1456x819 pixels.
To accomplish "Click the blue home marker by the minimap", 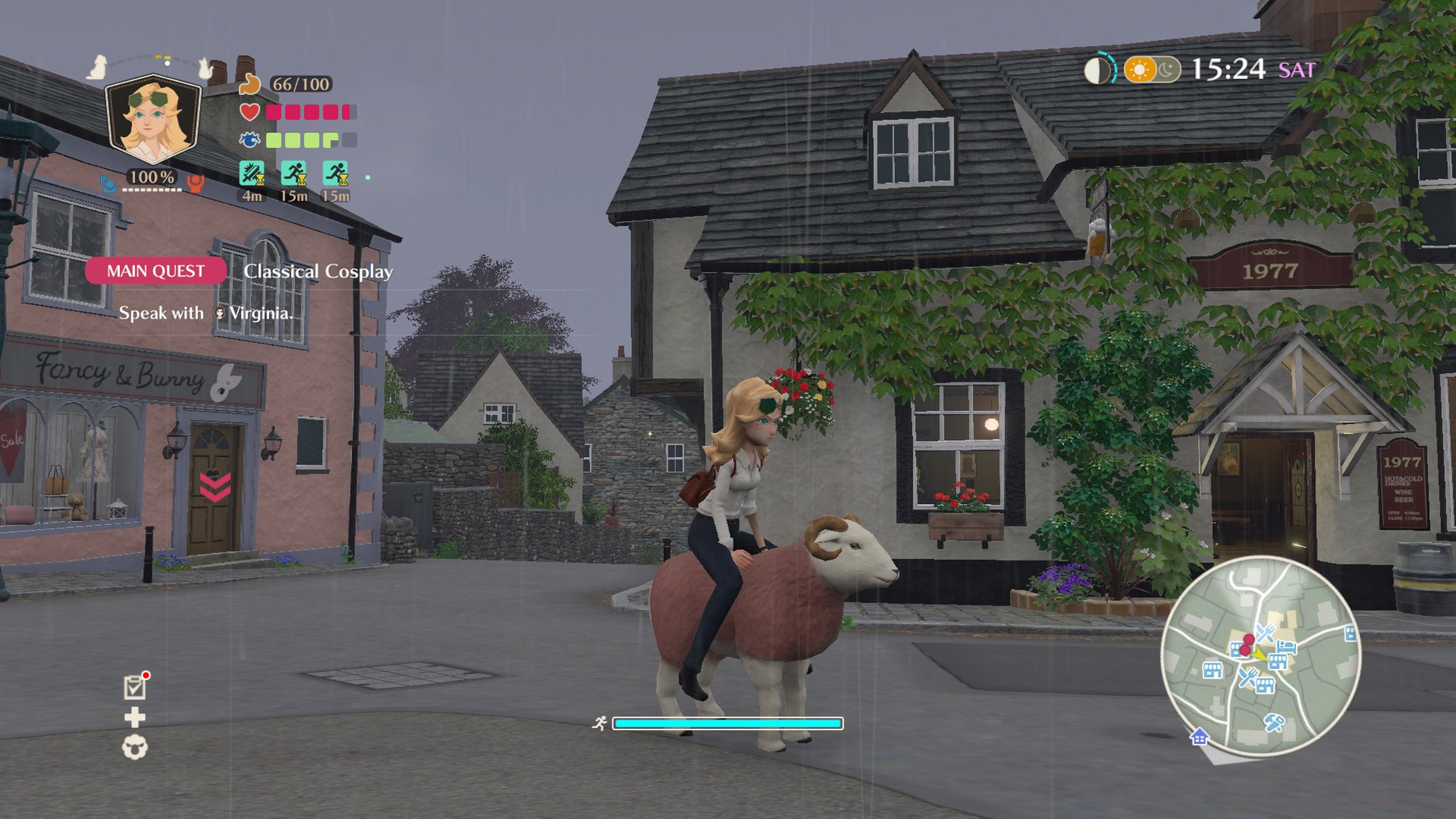I will click(x=1199, y=737).
